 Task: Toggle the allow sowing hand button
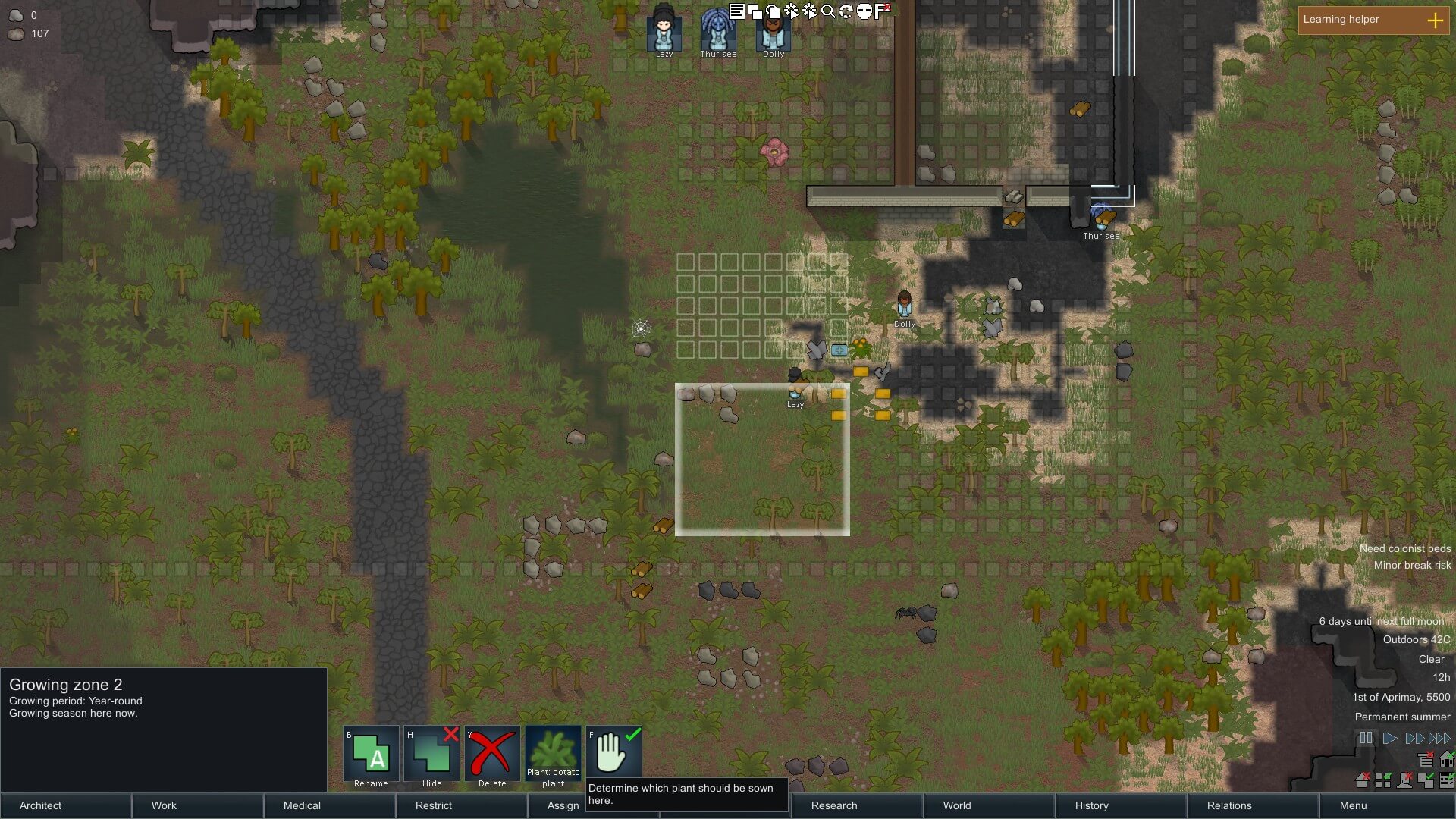pyautogui.click(x=613, y=757)
